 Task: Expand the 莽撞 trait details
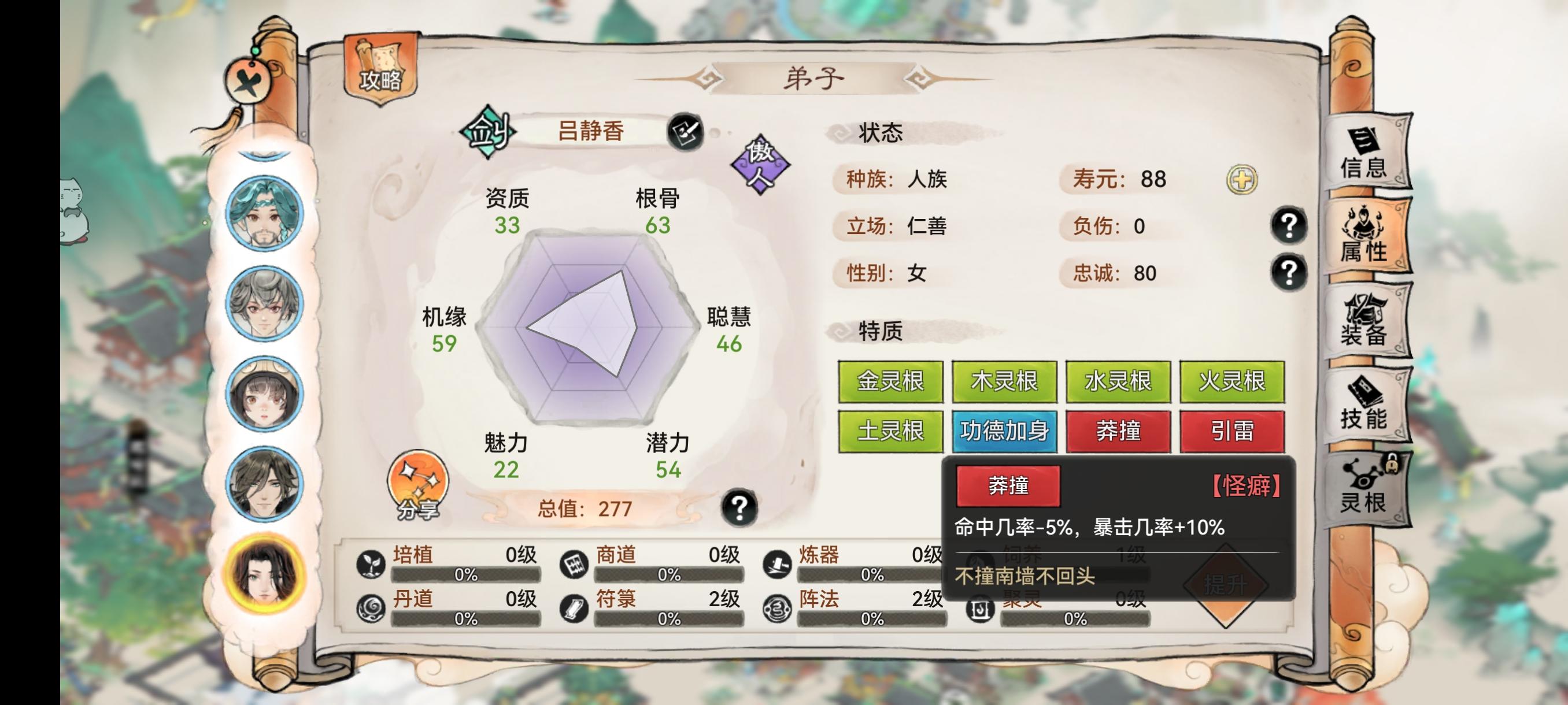[x=1119, y=431]
